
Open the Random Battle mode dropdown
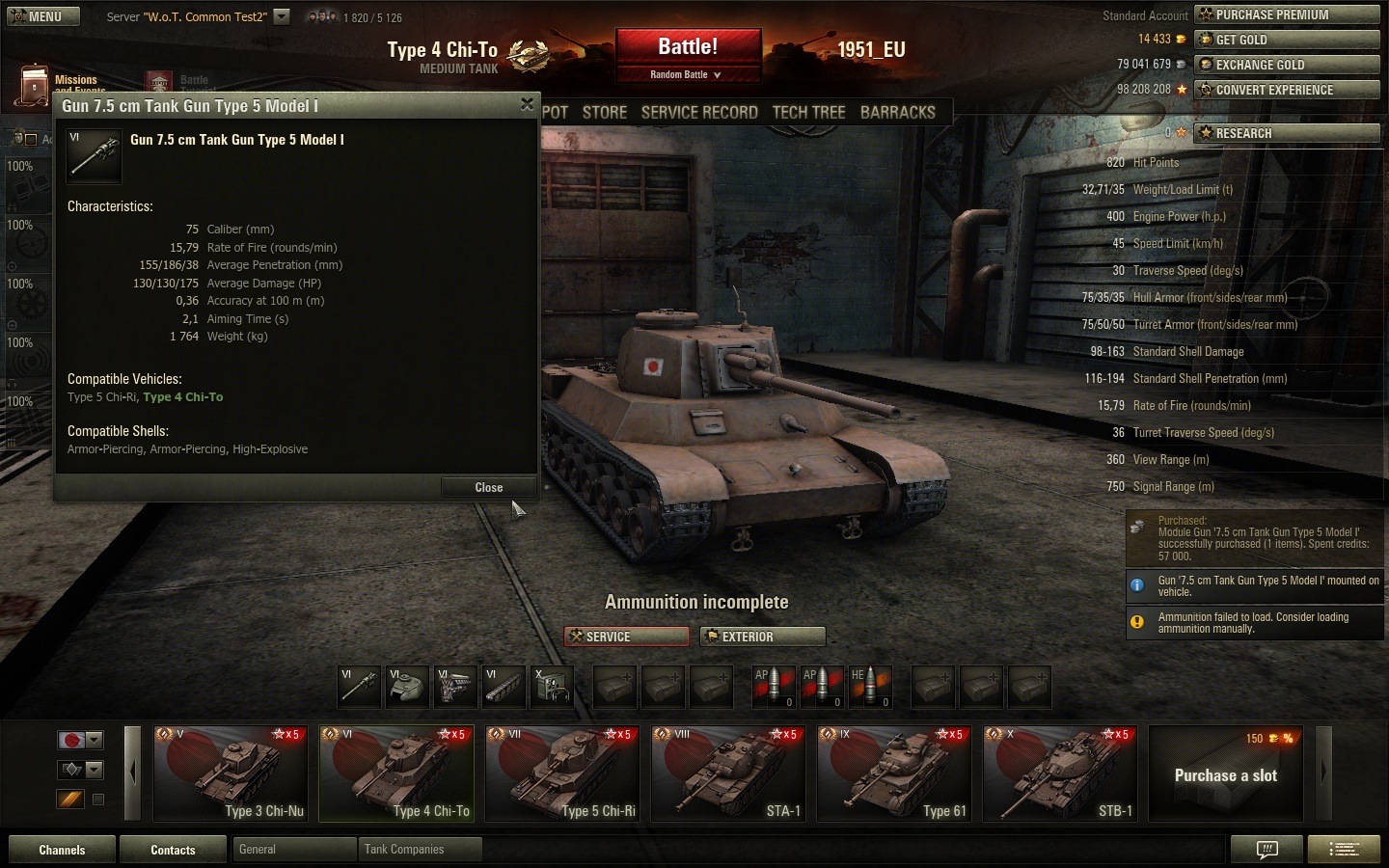click(x=686, y=75)
